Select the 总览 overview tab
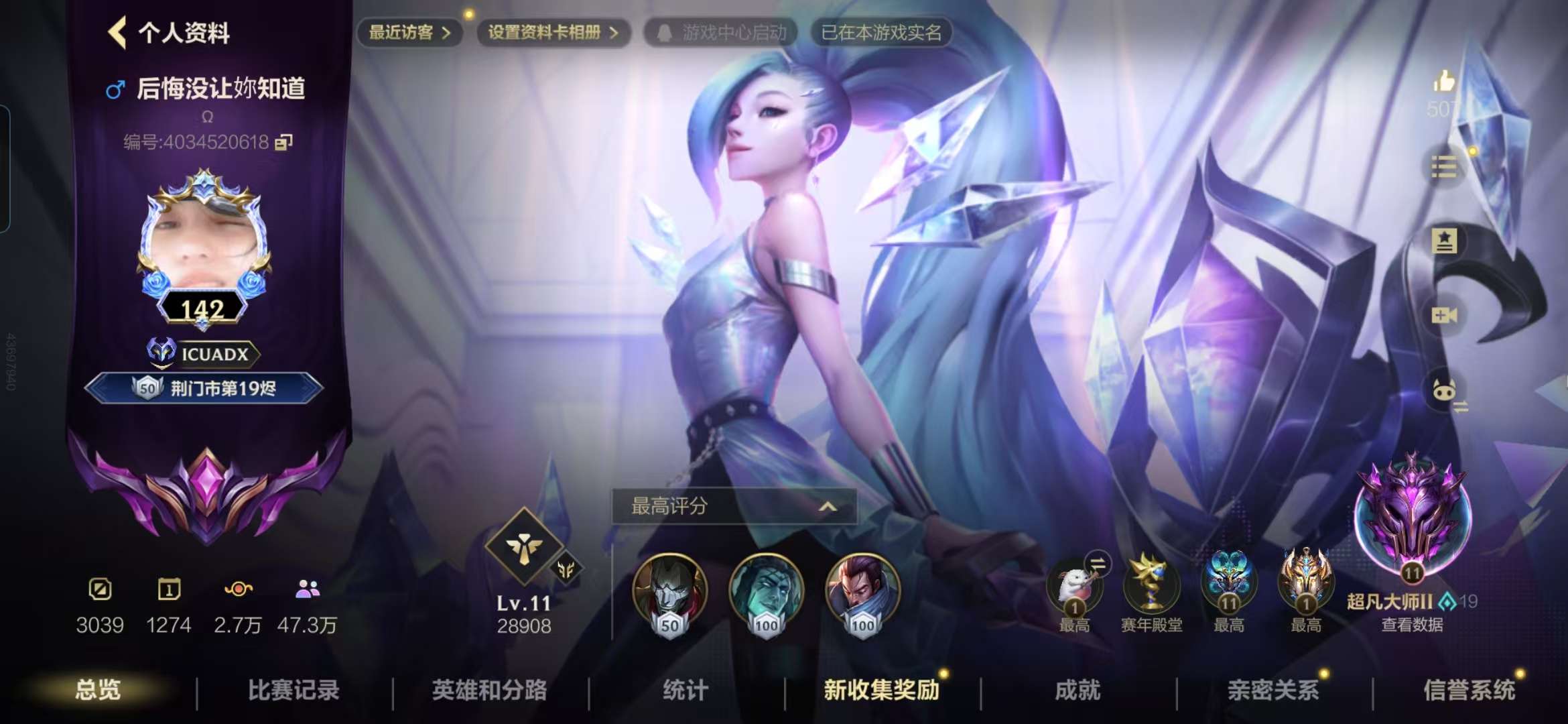 [98, 690]
